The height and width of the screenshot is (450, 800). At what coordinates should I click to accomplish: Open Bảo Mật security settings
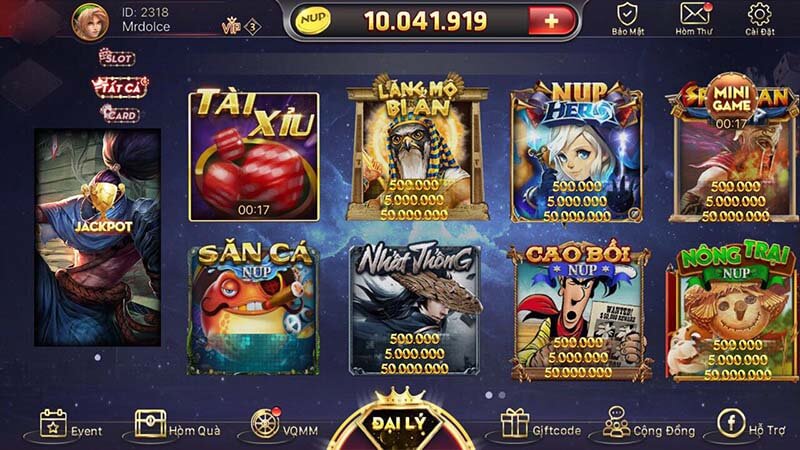point(627,19)
